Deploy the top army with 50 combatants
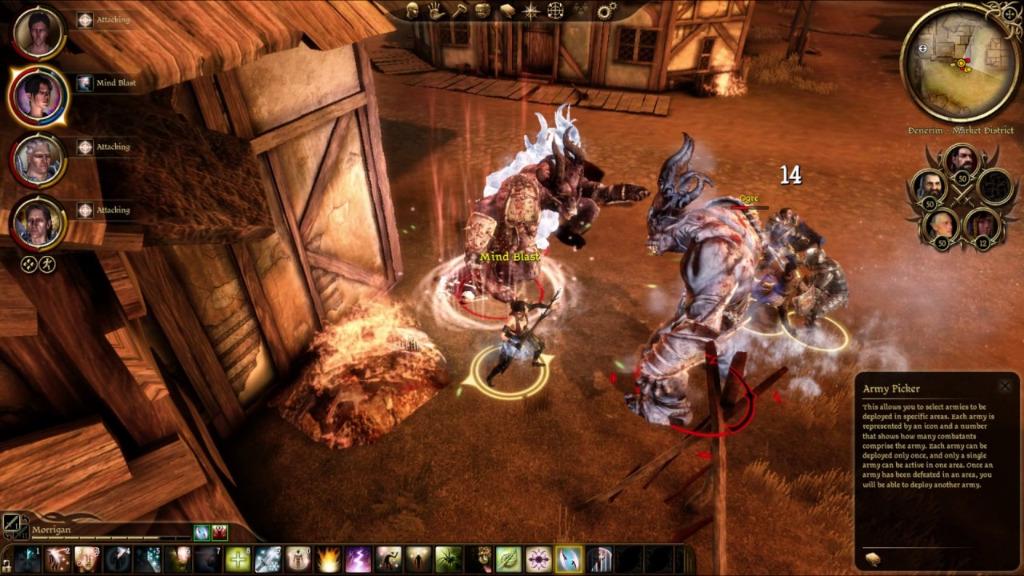 961,159
